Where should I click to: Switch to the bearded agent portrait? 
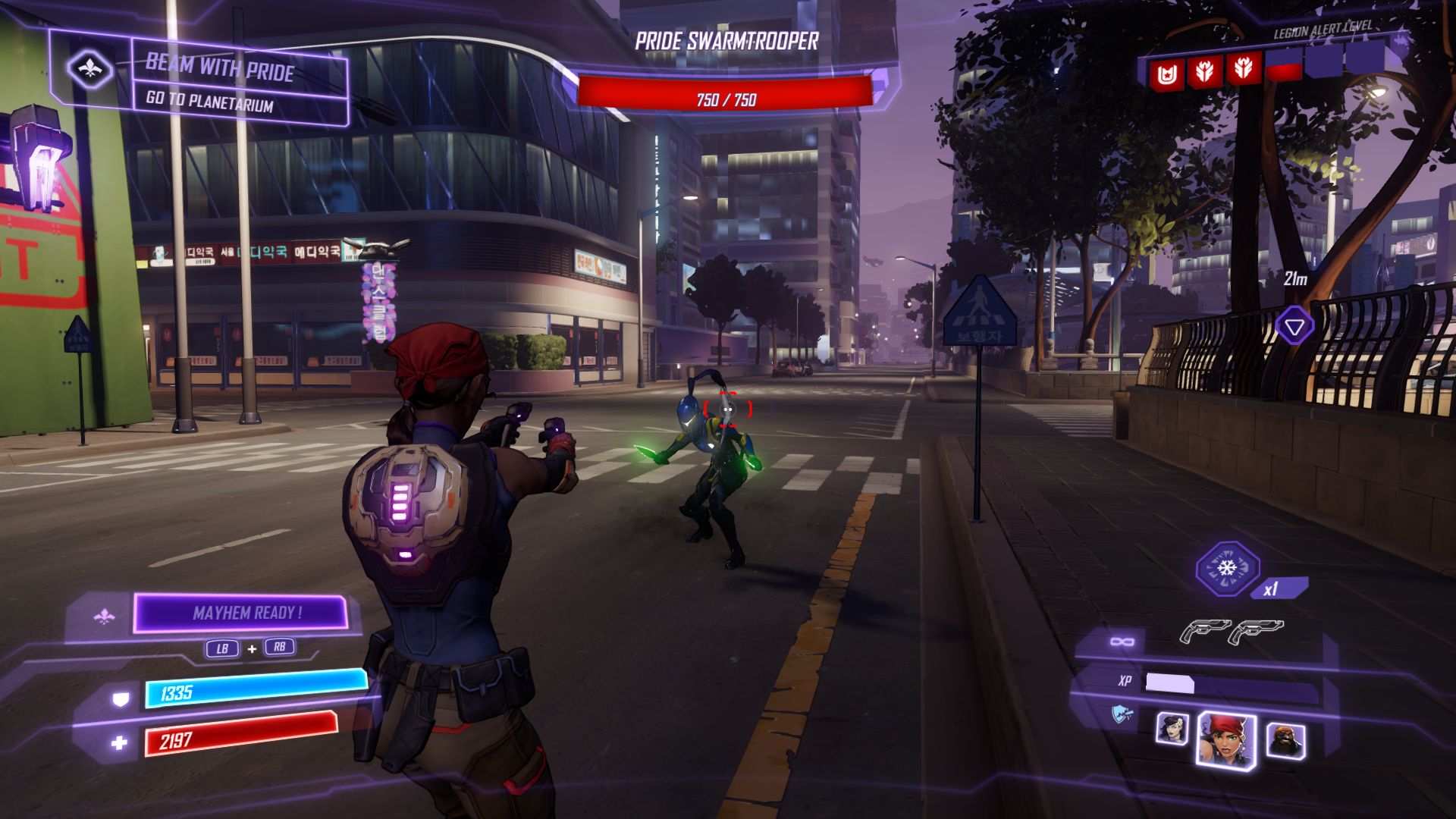pyautogui.click(x=1285, y=741)
